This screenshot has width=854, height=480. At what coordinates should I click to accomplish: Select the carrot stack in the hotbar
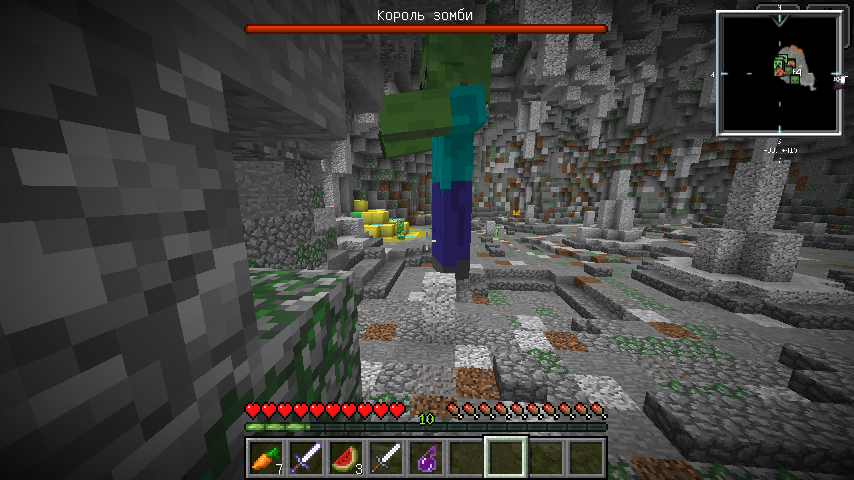pos(265,457)
